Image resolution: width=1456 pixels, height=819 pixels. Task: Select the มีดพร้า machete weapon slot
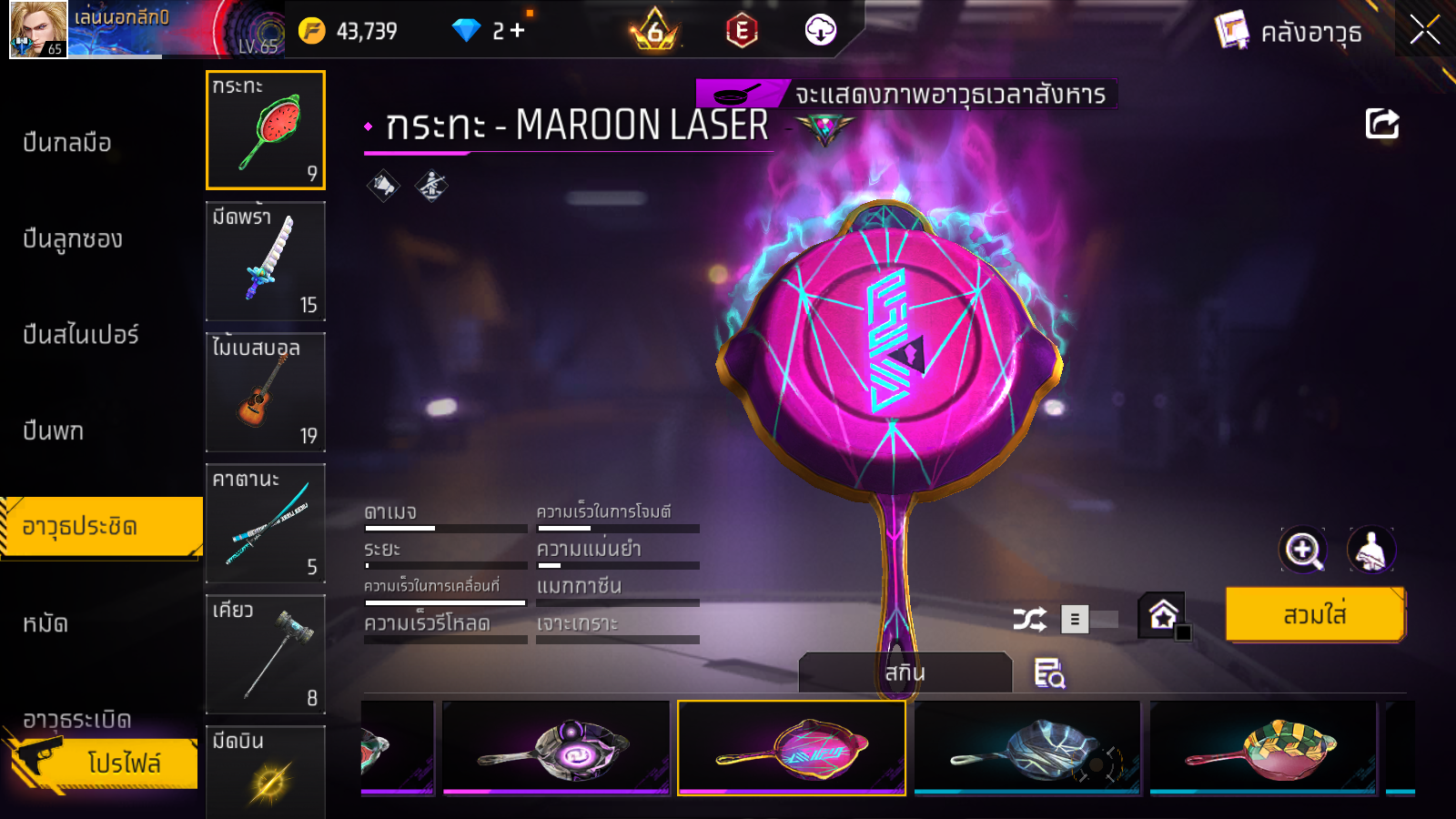266,261
